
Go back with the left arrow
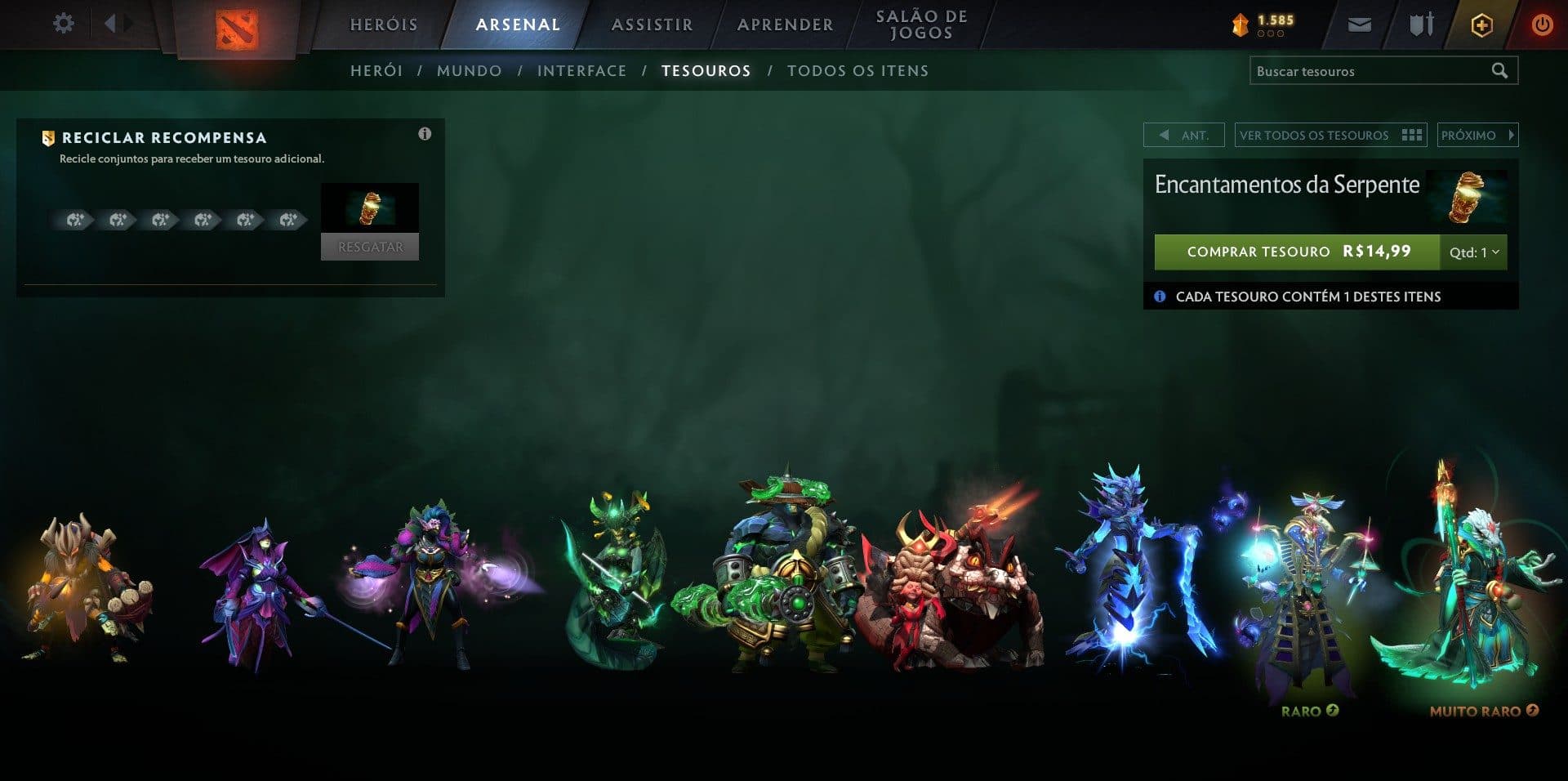(110, 24)
